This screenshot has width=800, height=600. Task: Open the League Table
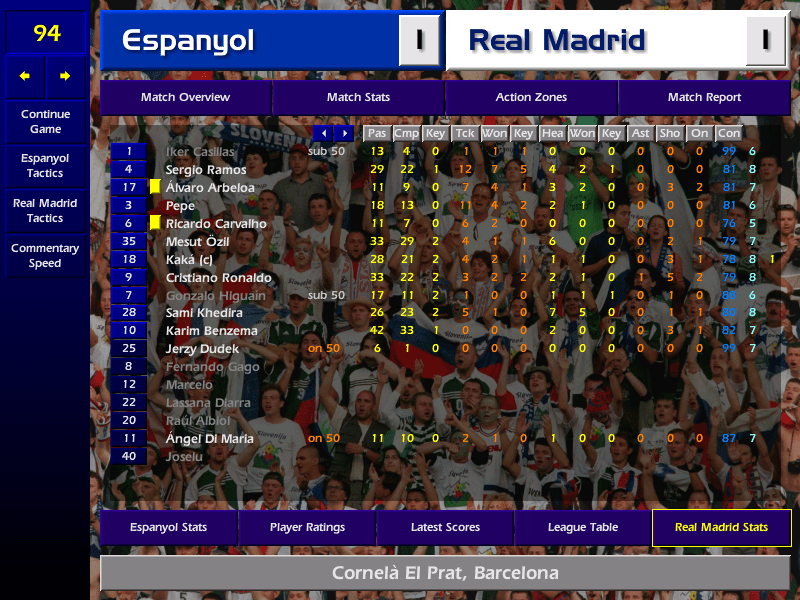click(x=583, y=527)
